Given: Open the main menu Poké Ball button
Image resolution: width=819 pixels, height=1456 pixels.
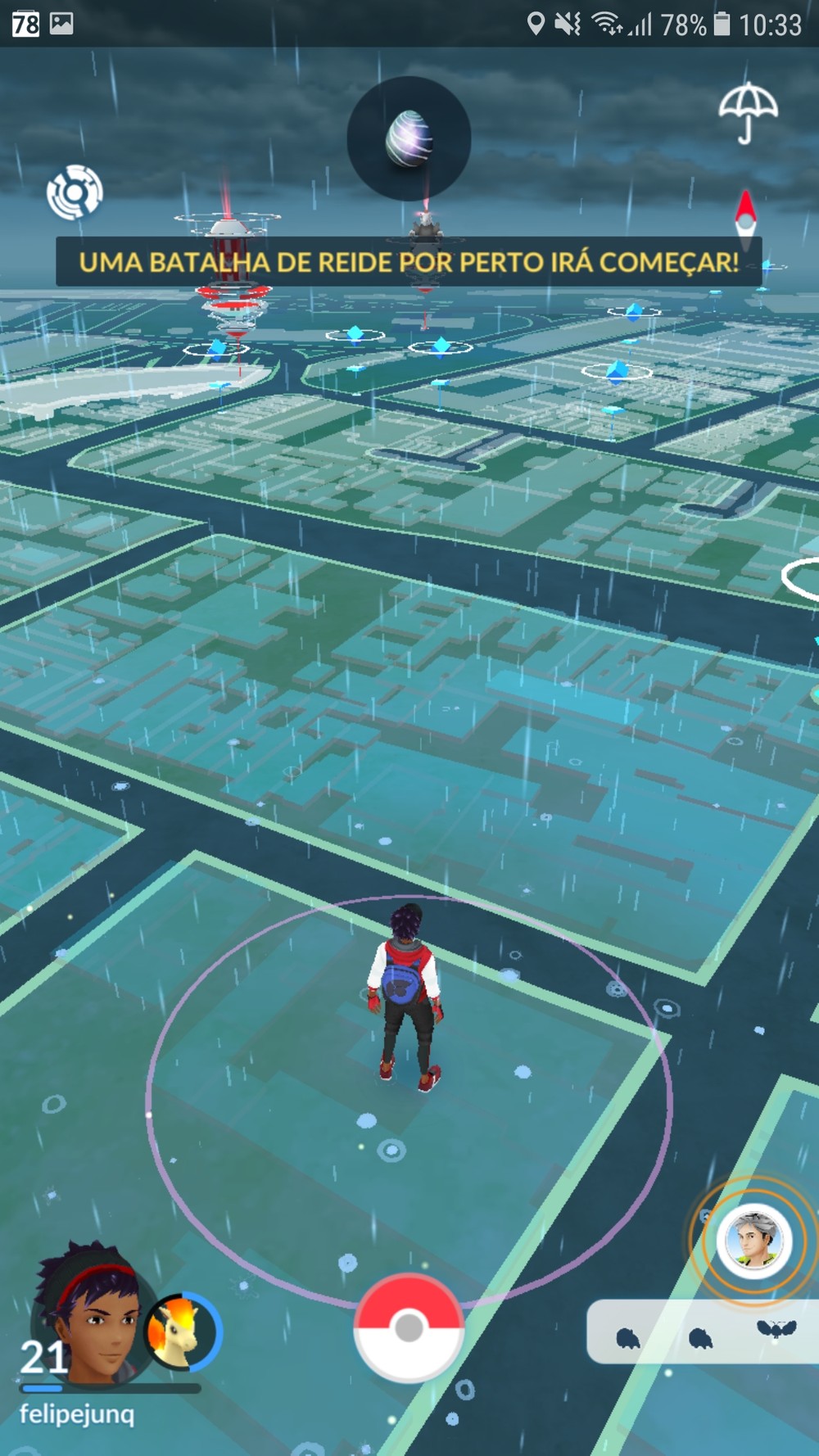Looking at the screenshot, I should click(x=409, y=1328).
